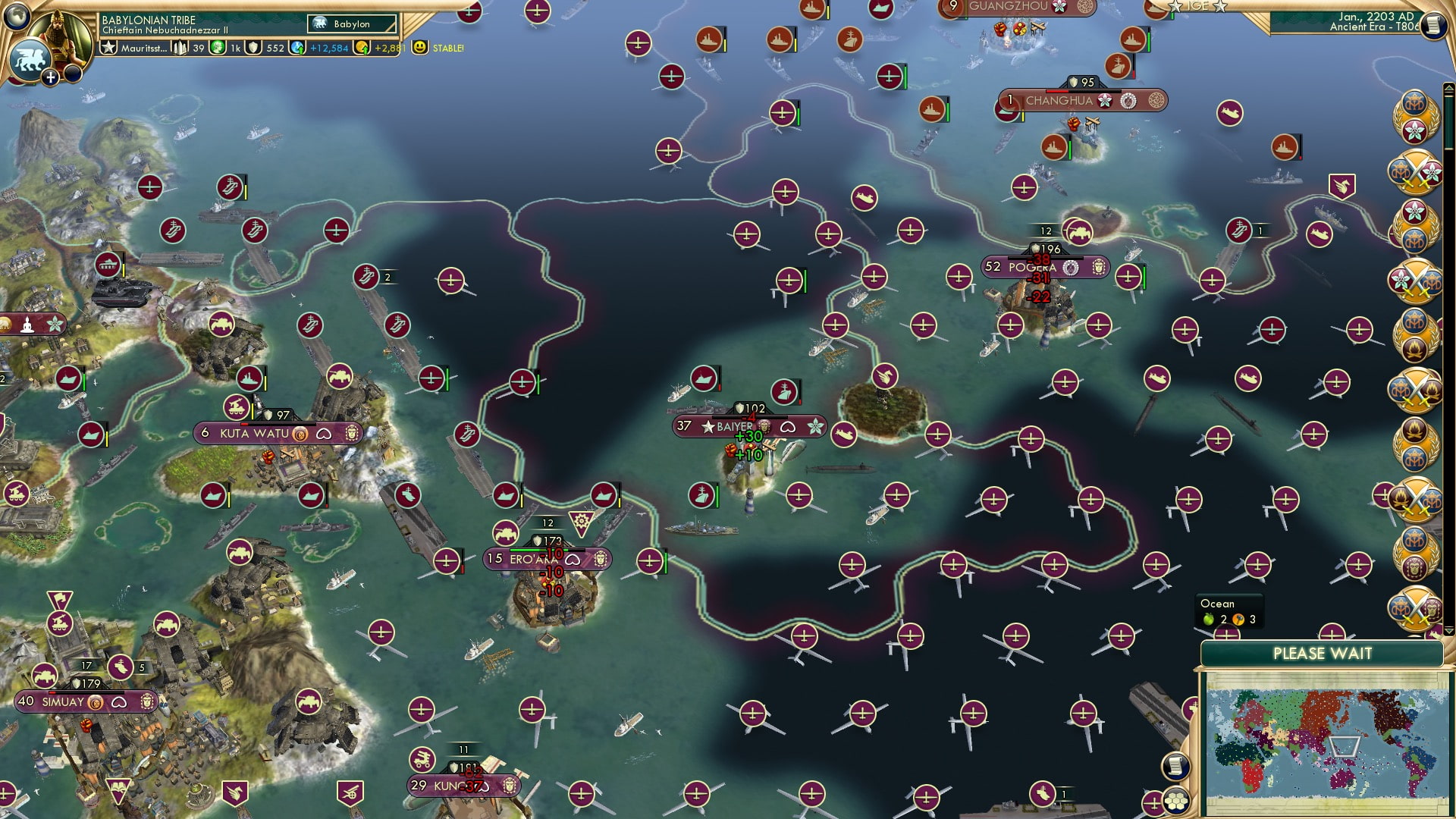Click the PLEASE WAIT turn button
The image size is (1456, 819).
coord(1322,654)
